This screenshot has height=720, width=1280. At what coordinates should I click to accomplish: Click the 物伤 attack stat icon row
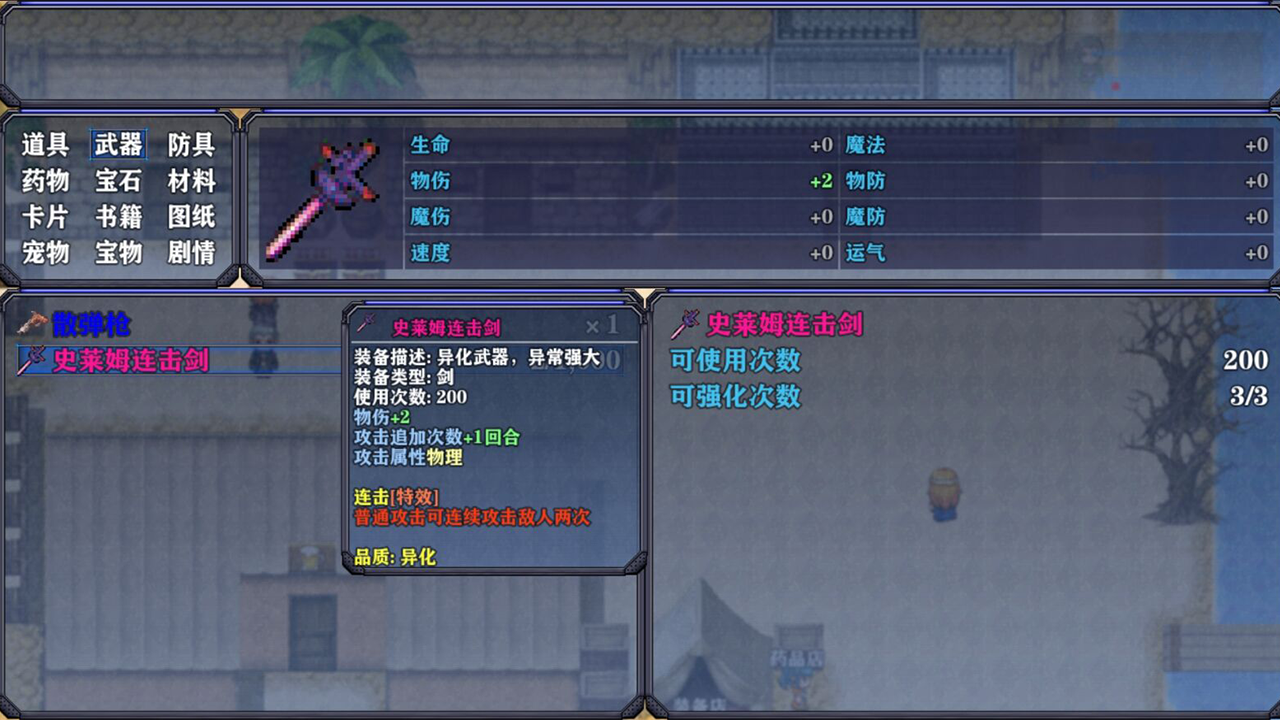tap(430, 181)
